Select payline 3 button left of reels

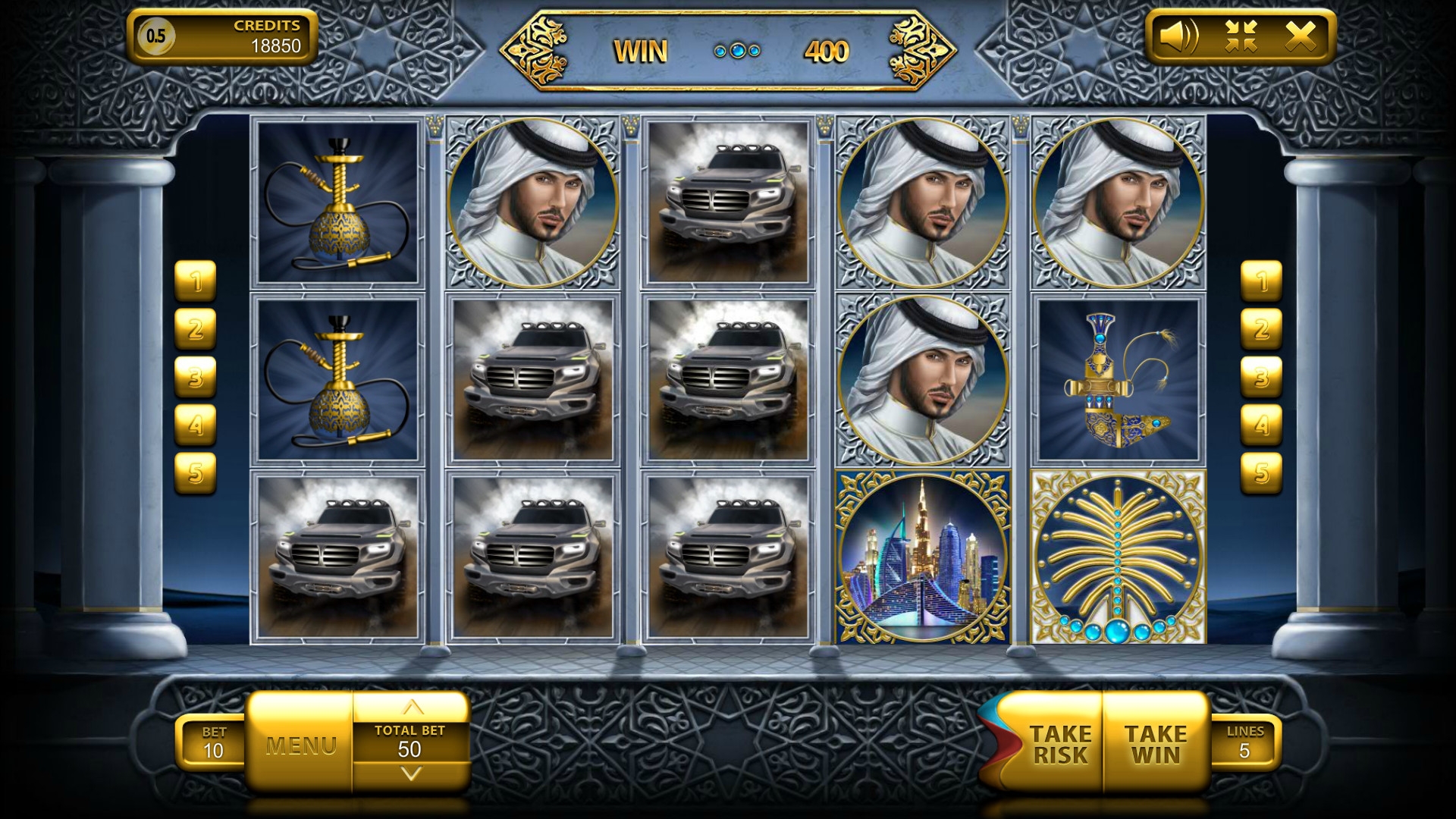pyautogui.click(x=196, y=377)
